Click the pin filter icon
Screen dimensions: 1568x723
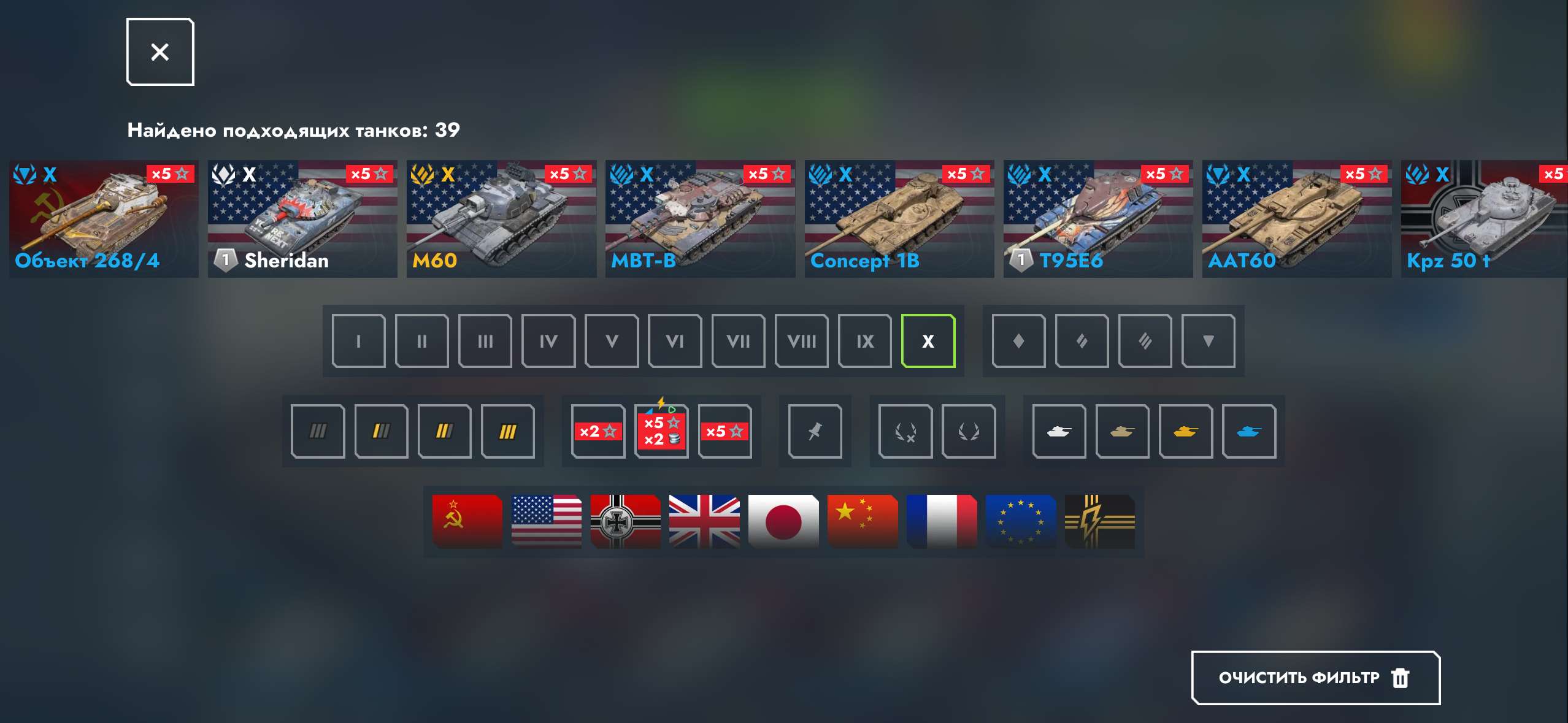click(816, 431)
